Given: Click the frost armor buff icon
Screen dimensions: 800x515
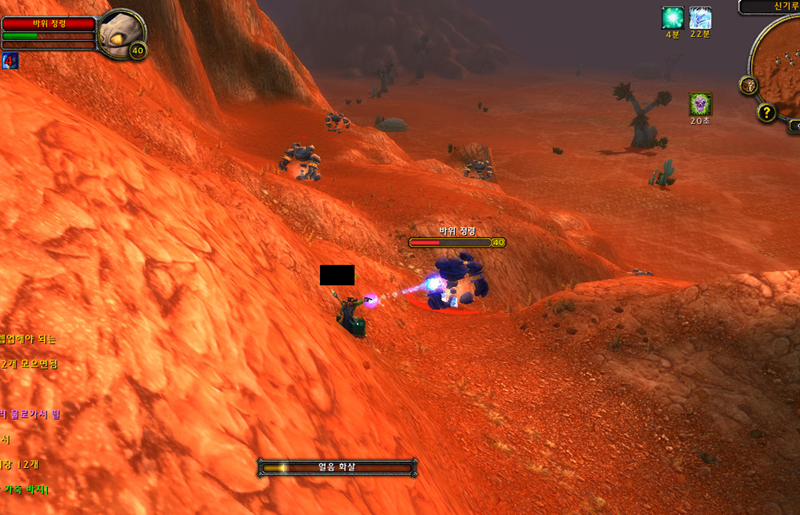Looking at the screenshot, I should point(701,18).
